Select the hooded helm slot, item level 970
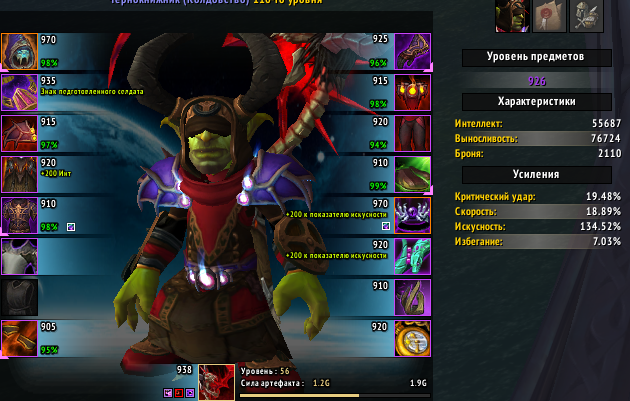 19,50
